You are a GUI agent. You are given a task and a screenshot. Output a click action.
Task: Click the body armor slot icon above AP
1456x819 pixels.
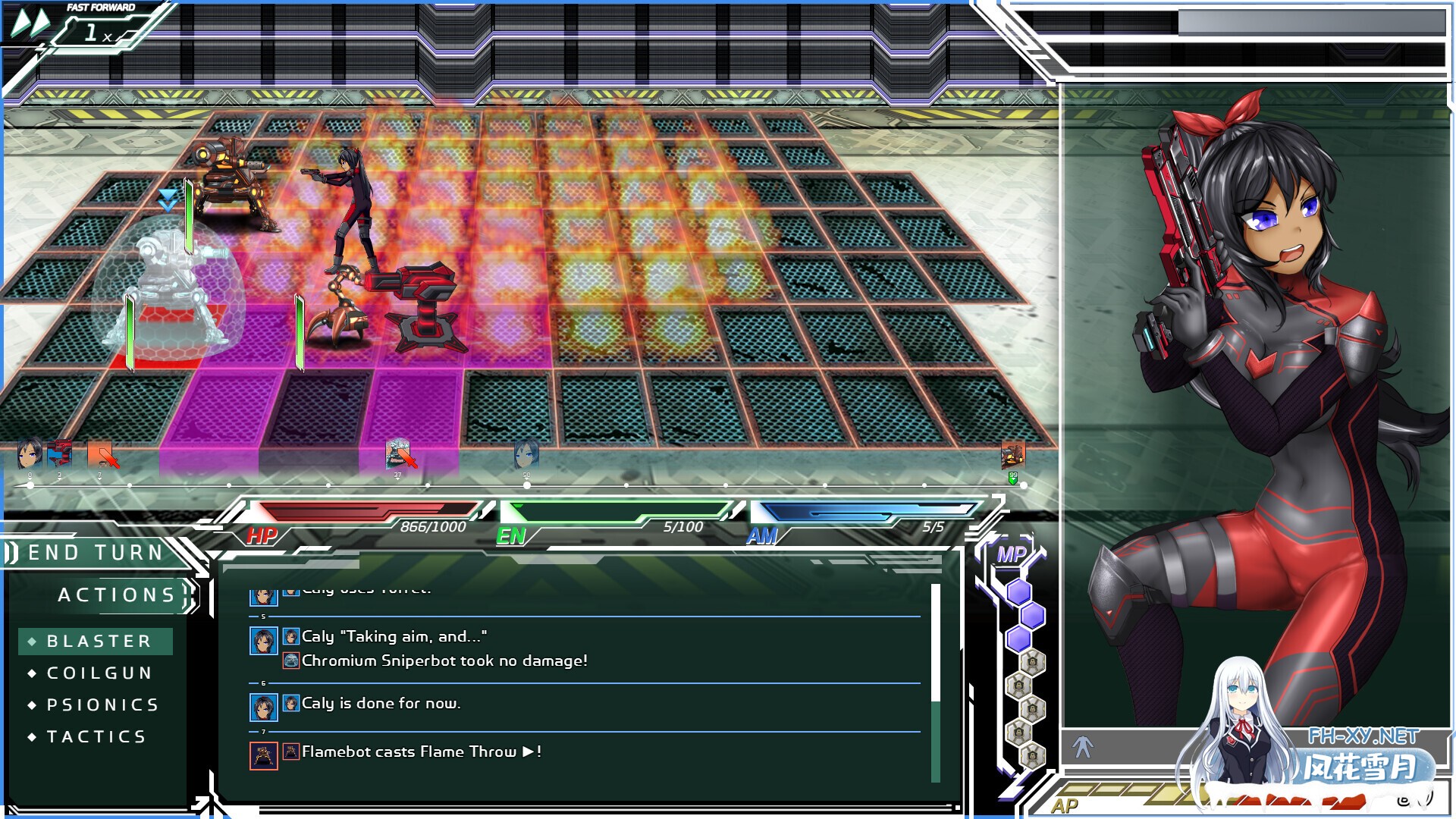tap(1082, 747)
